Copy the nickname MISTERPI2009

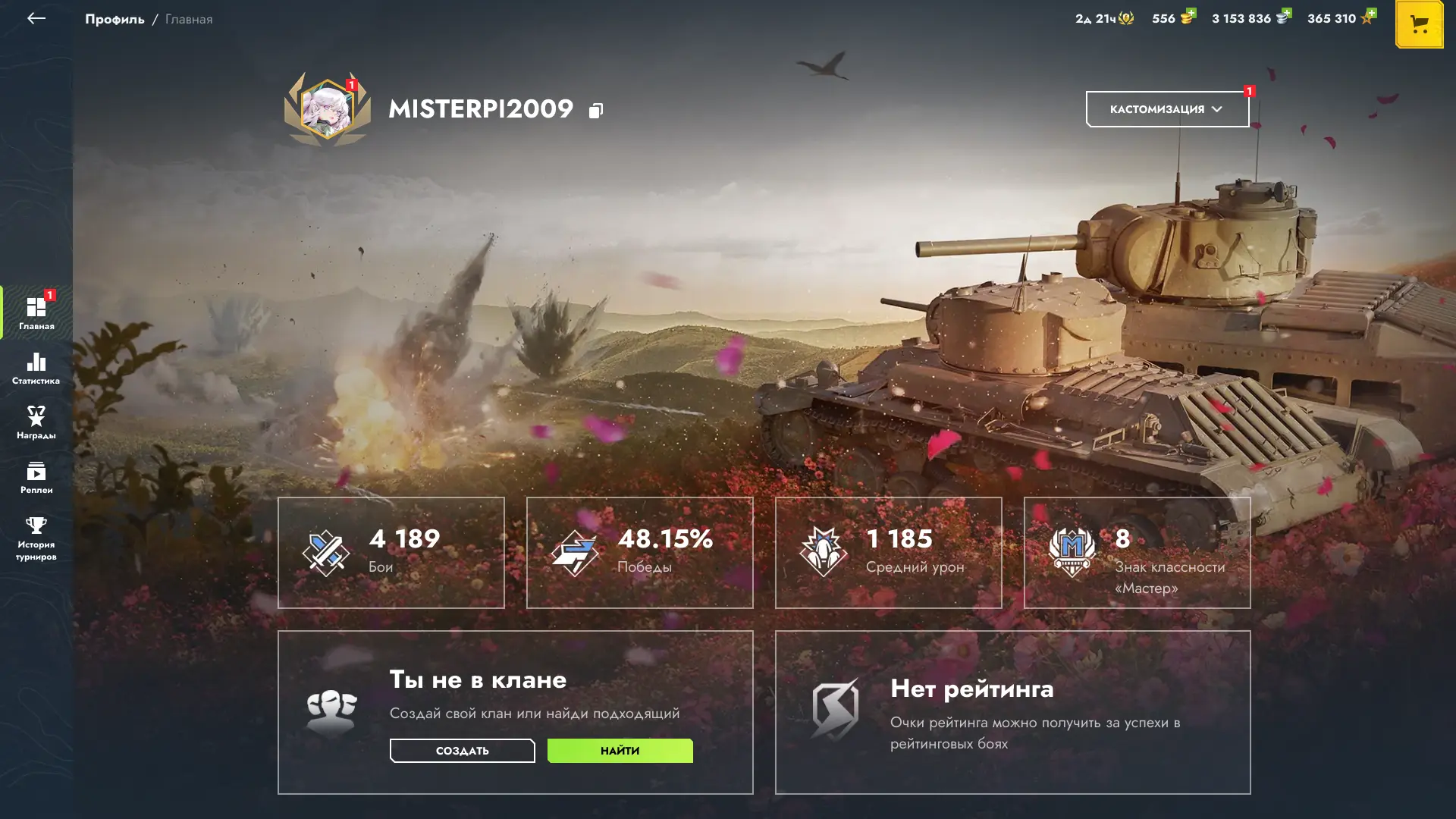tap(596, 111)
